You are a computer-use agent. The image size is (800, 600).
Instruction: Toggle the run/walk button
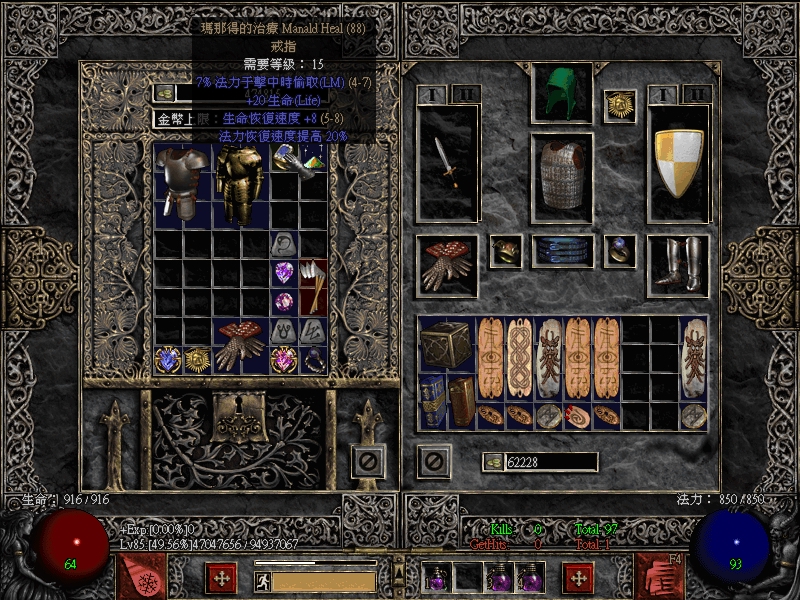click(262, 581)
